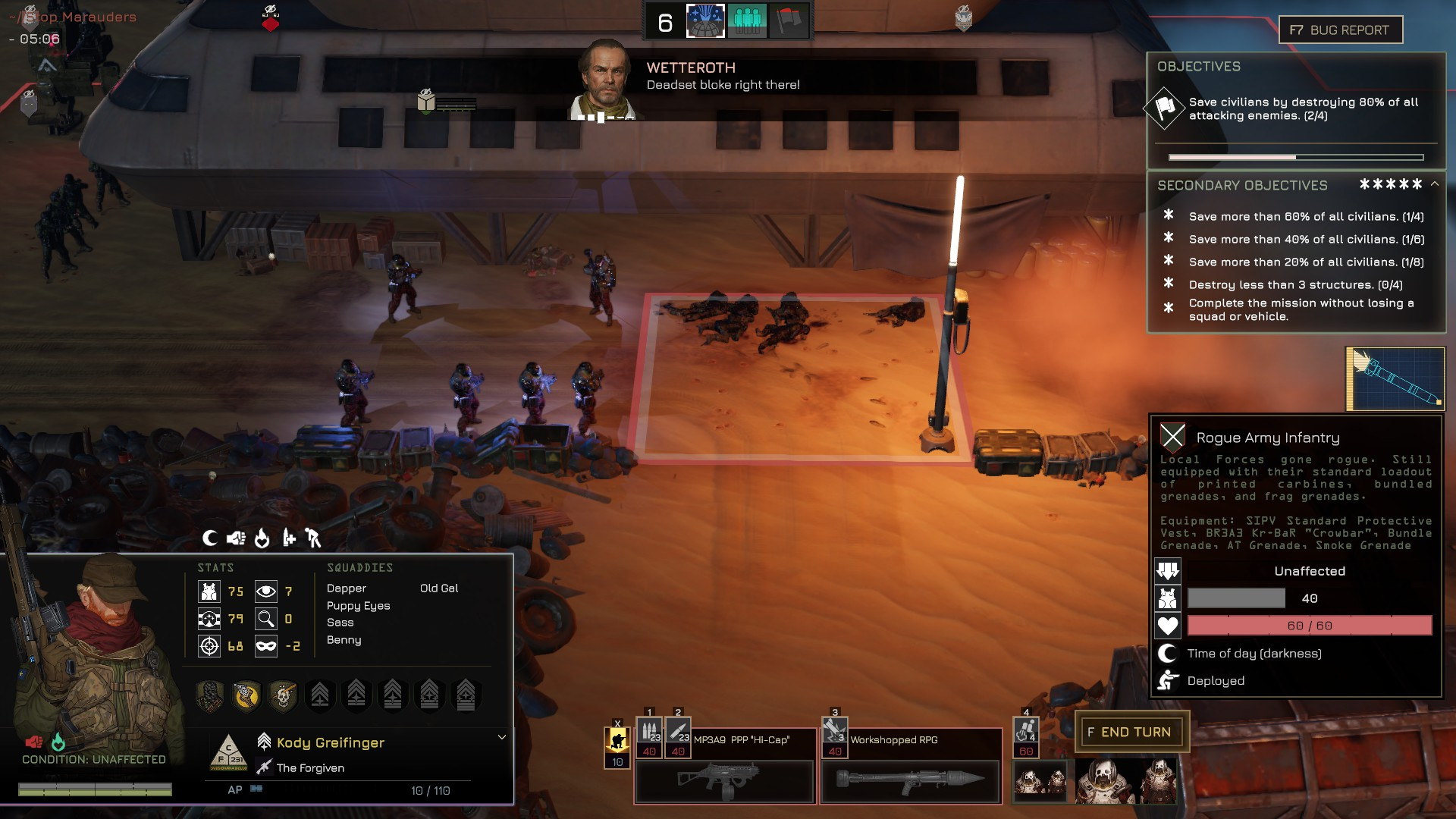Select the red flag enemy turn icon
The height and width of the screenshot is (819, 1456).
tap(788, 21)
